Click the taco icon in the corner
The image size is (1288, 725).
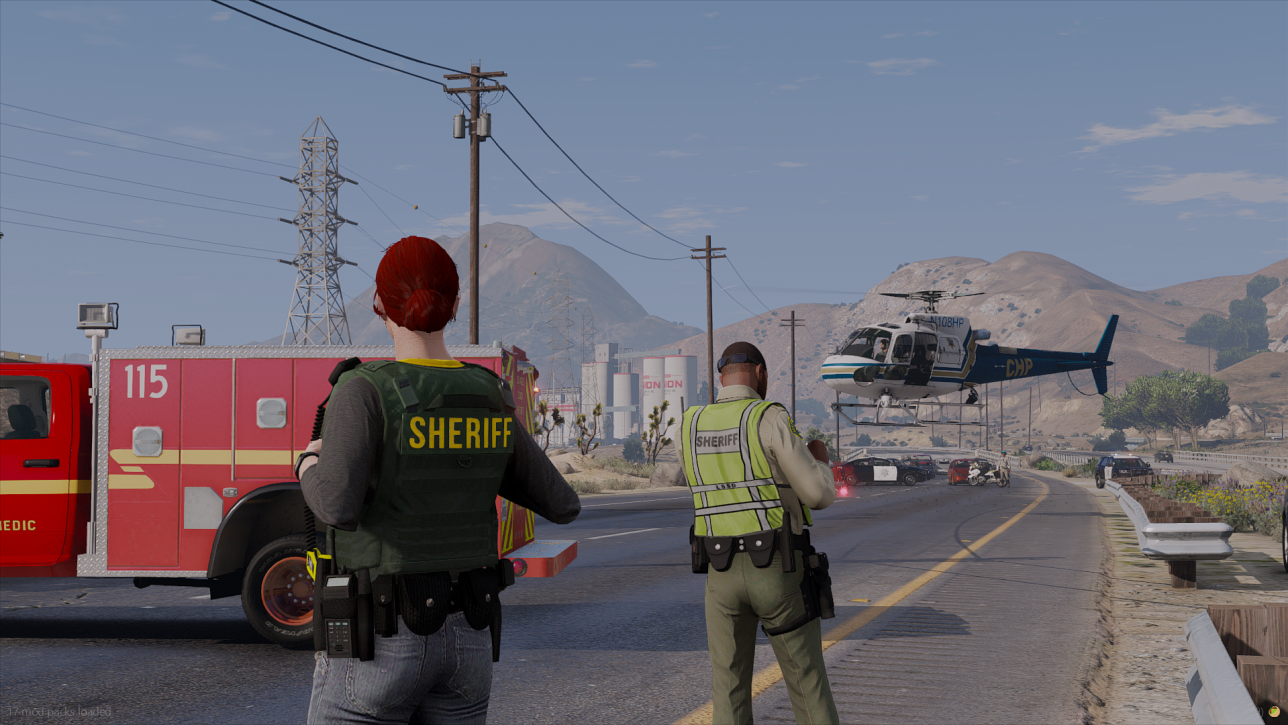1274,711
